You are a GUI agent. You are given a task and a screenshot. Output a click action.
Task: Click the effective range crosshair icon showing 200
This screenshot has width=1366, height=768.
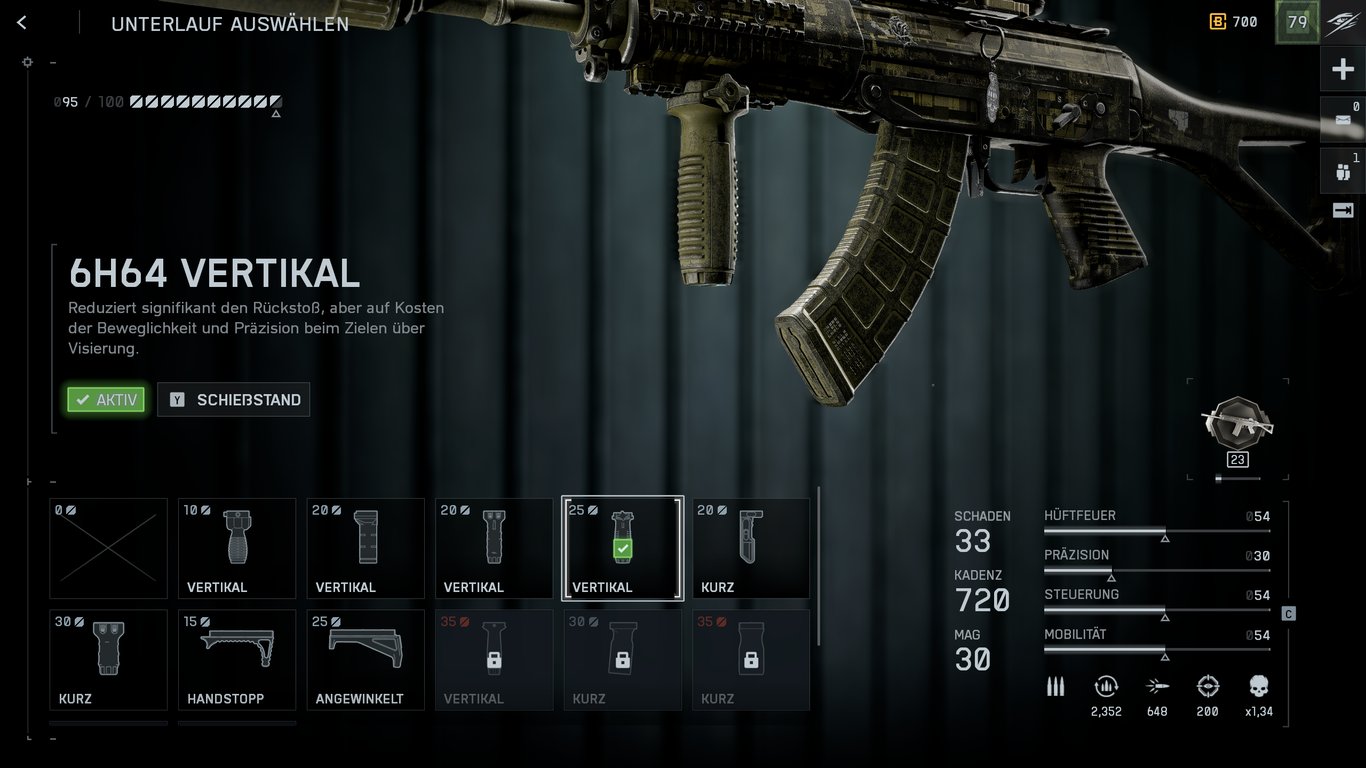[1207, 687]
